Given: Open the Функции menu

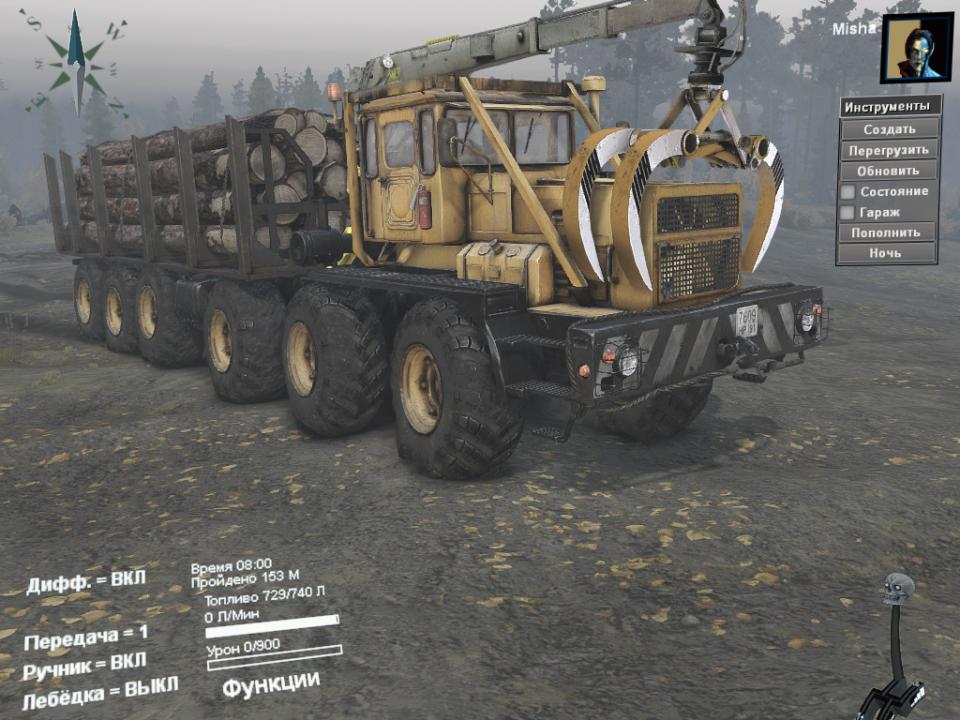Looking at the screenshot, I should (271, 685).
